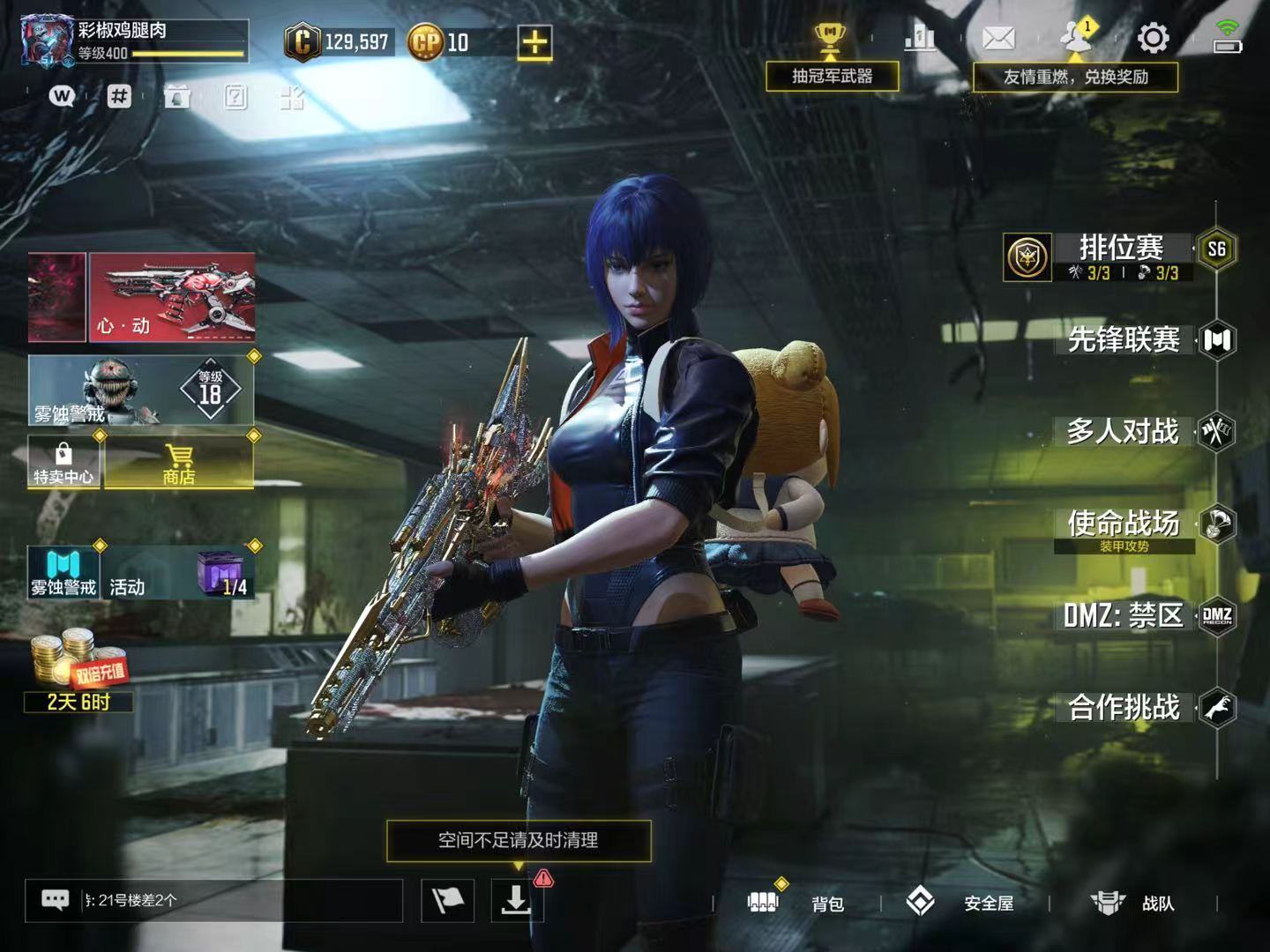
Task: Open the 商店 shop
Action: [179, 462]
